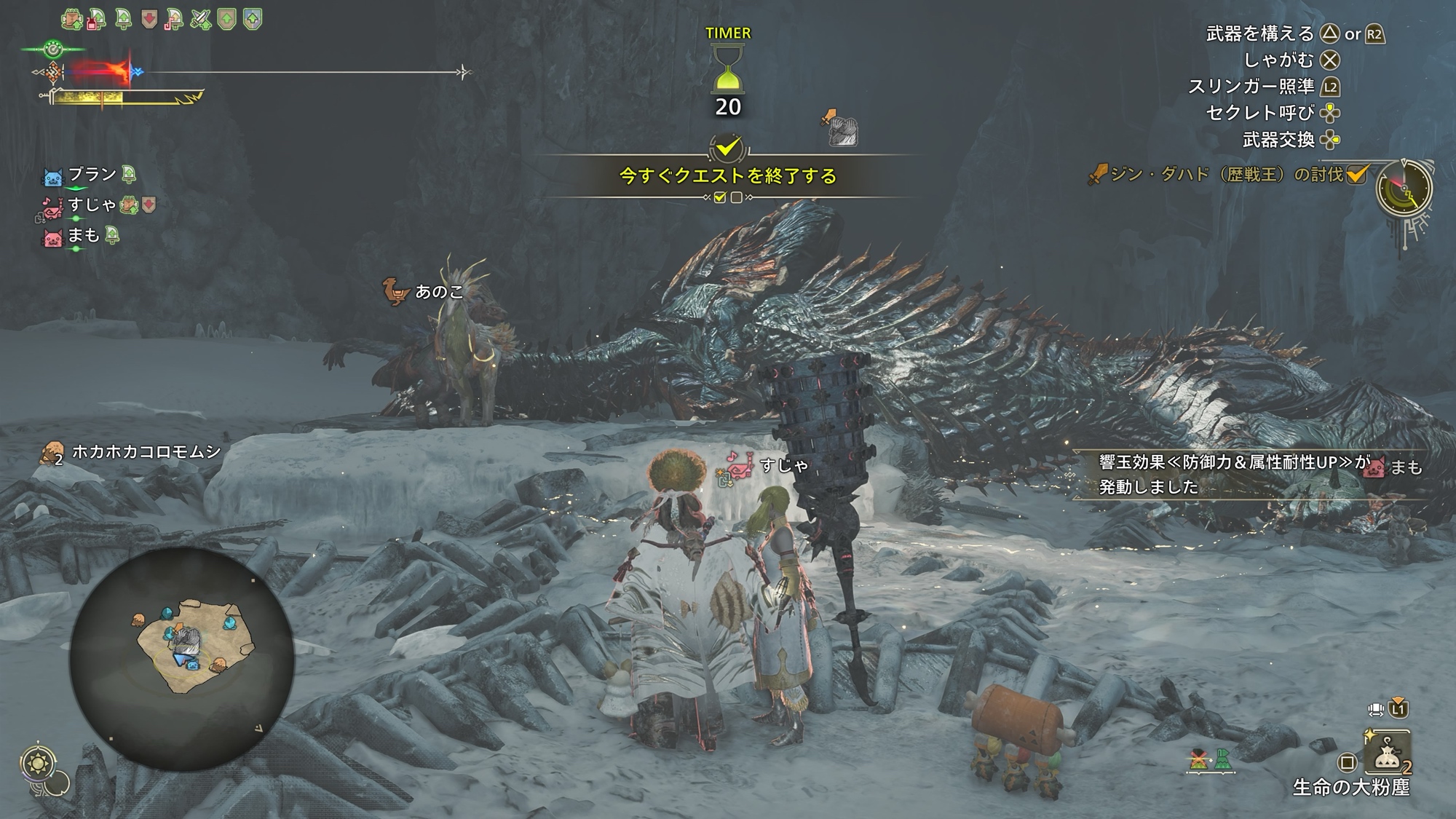The height and width of the screenshot is (819, 1456).
Task: Click the day-night clock dial
Action: (1404, 189)
